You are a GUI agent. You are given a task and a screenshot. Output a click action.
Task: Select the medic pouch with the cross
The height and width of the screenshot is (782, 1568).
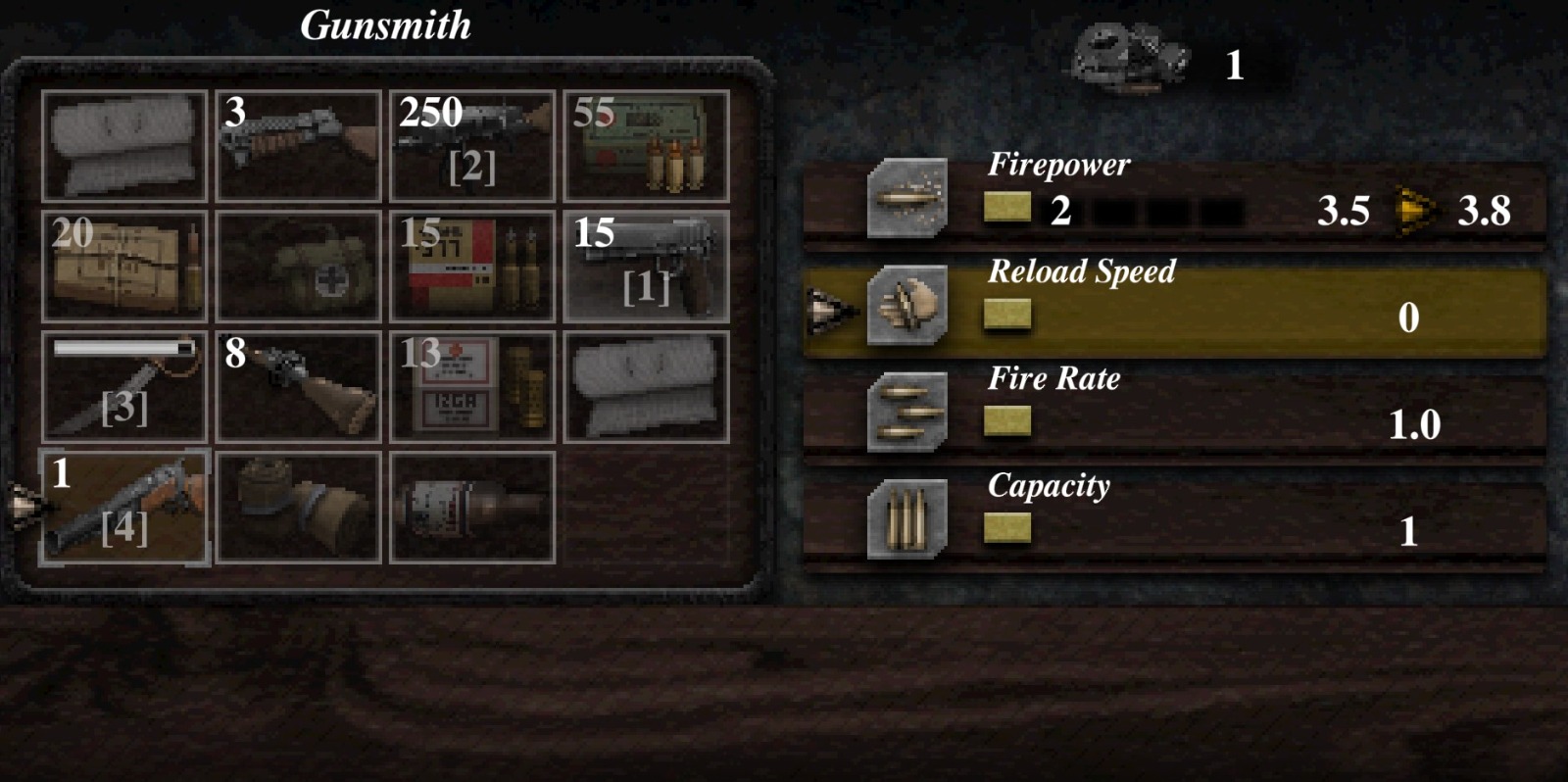[x=298, y=266]
